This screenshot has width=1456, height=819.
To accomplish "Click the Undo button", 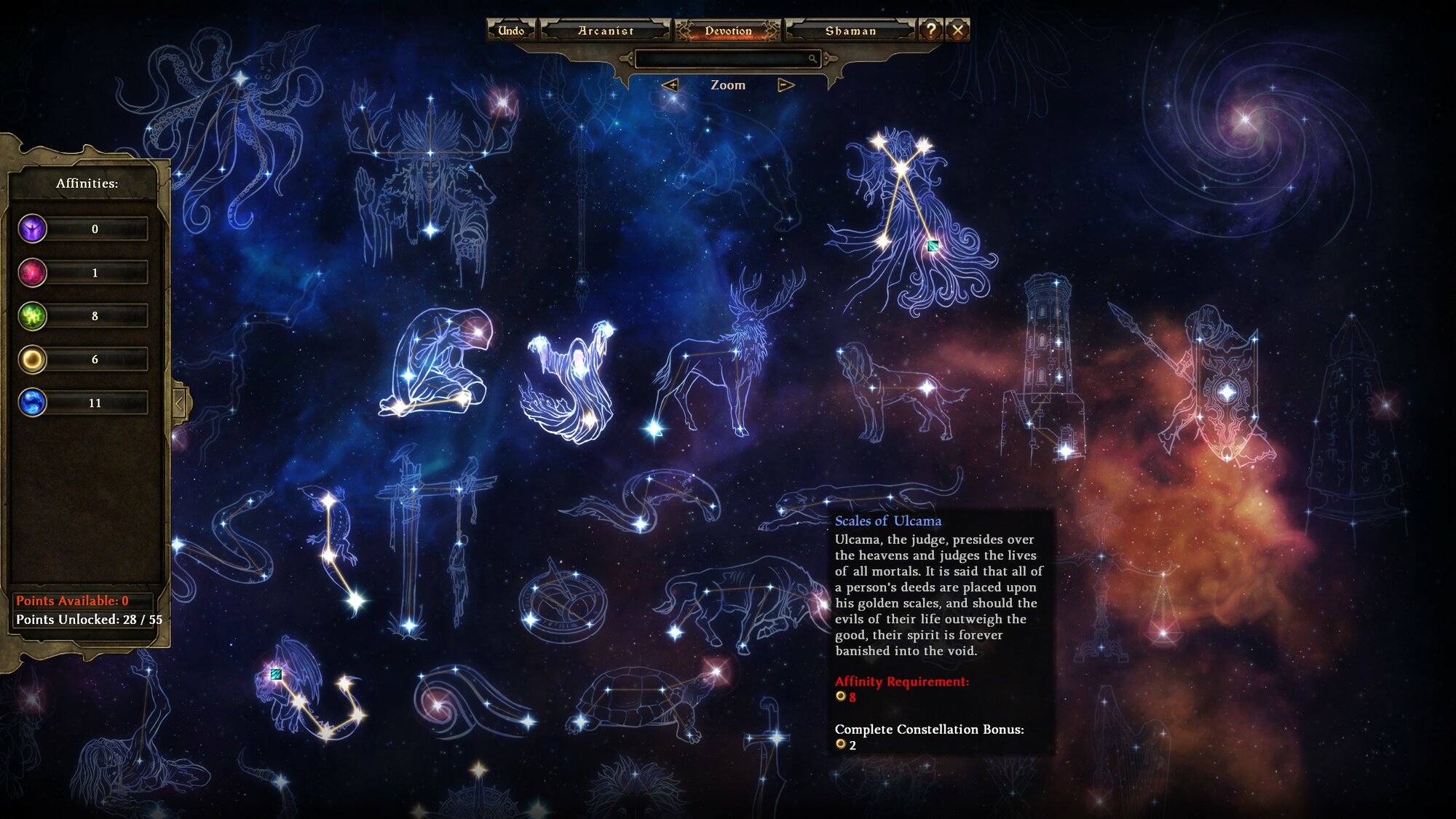I will [x=511, y=31].
